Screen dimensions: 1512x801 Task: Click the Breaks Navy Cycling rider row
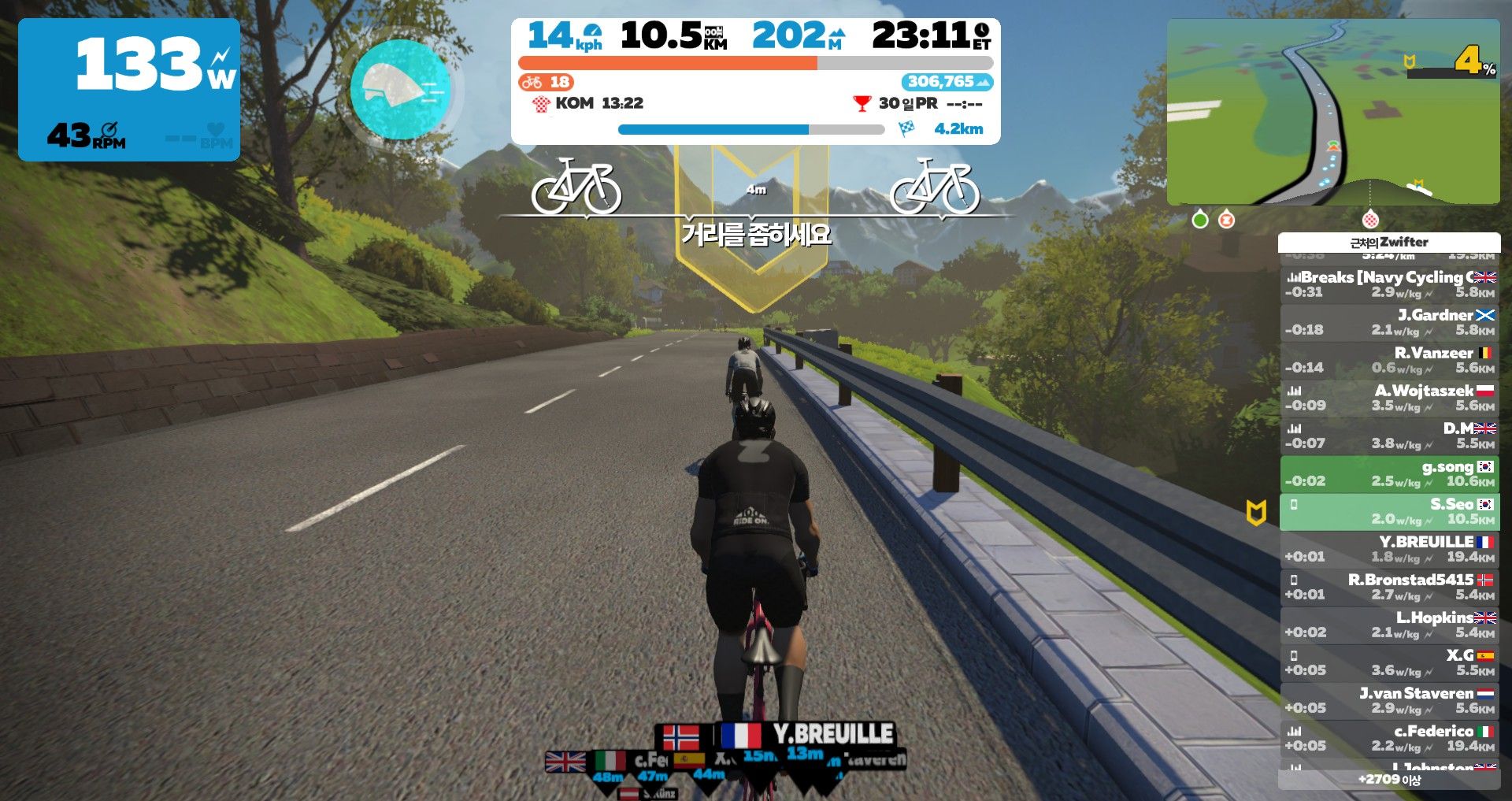pyautogui.click(x=1389, y=284)
